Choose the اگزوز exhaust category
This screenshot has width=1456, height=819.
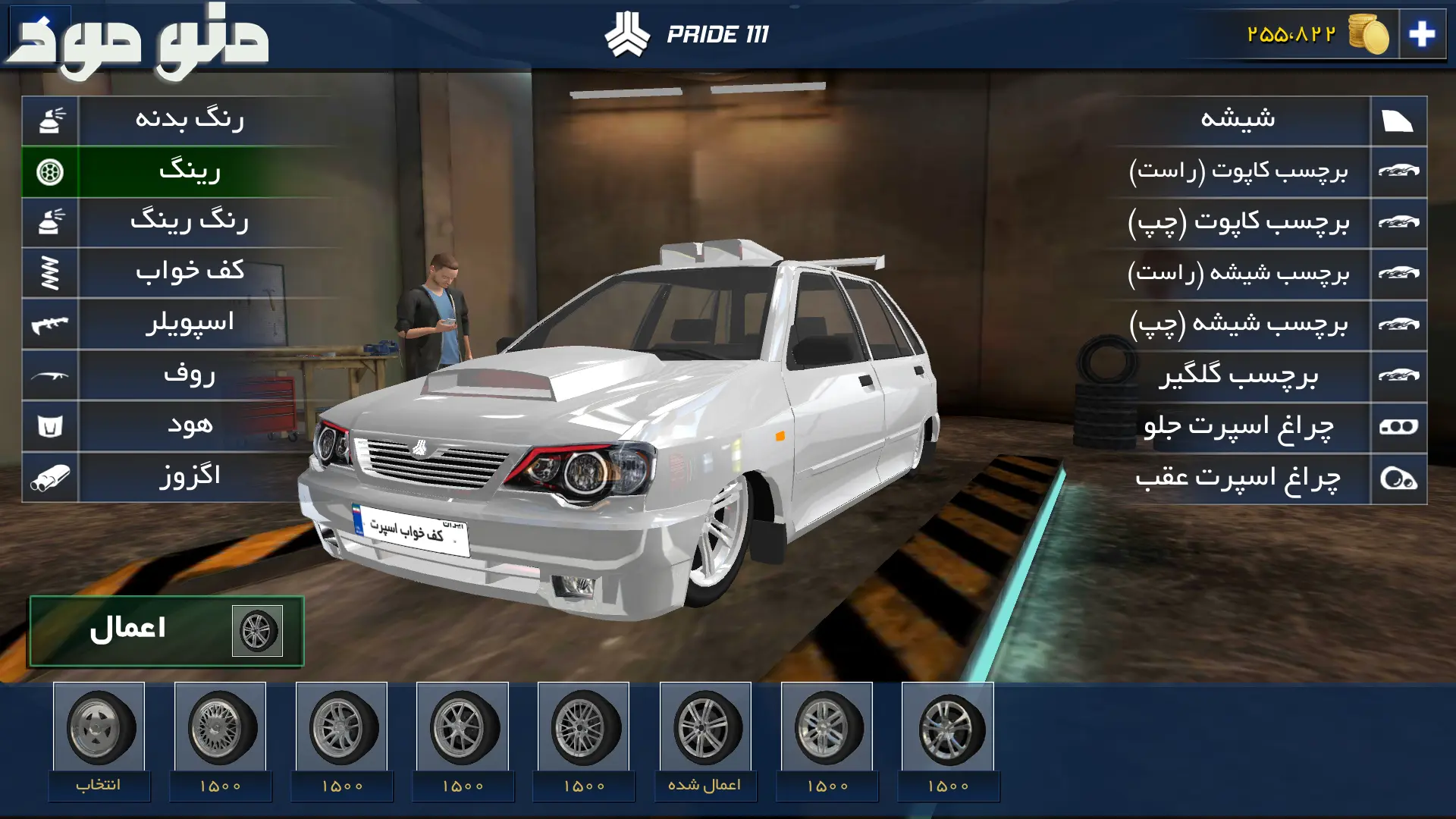[x=190, y=477]
